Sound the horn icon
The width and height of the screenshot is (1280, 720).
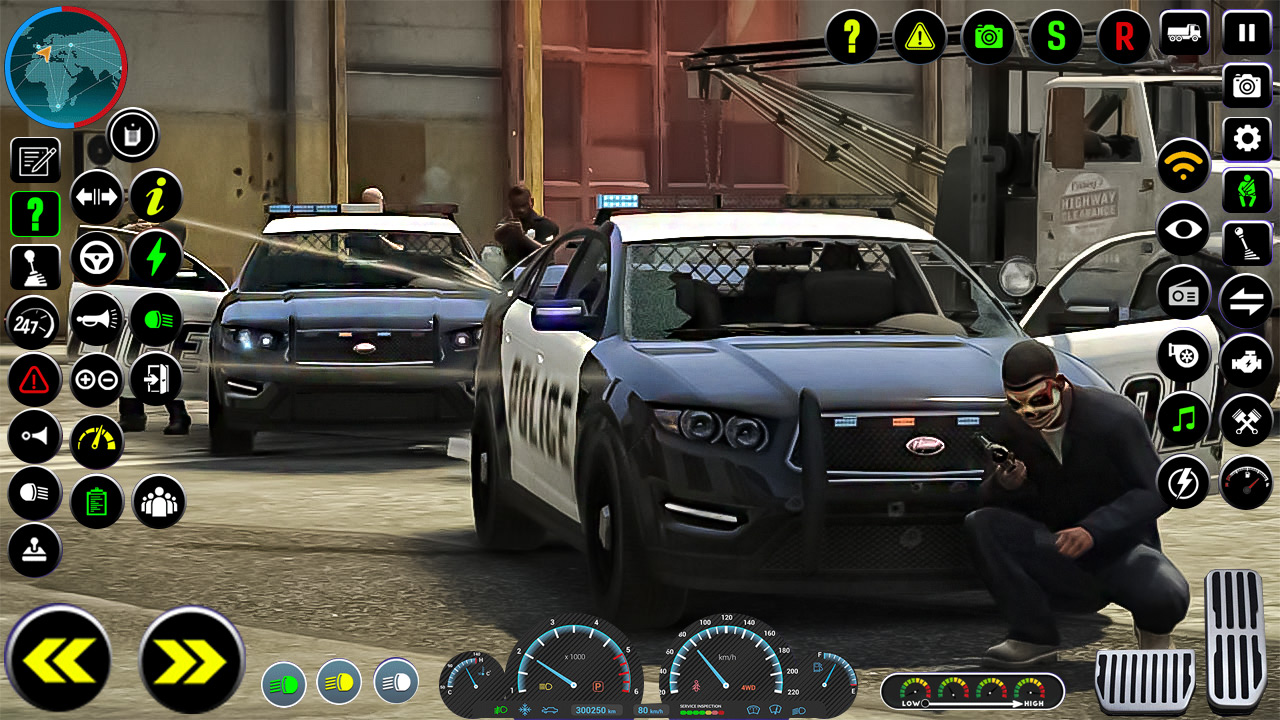[96, 320]
